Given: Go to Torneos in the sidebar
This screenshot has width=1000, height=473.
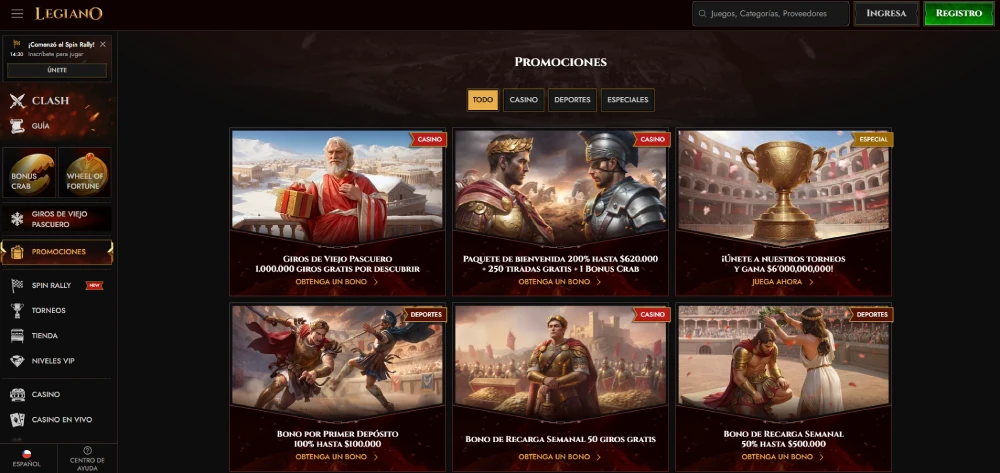Looking at the screenshot, I should click(49, 310).
